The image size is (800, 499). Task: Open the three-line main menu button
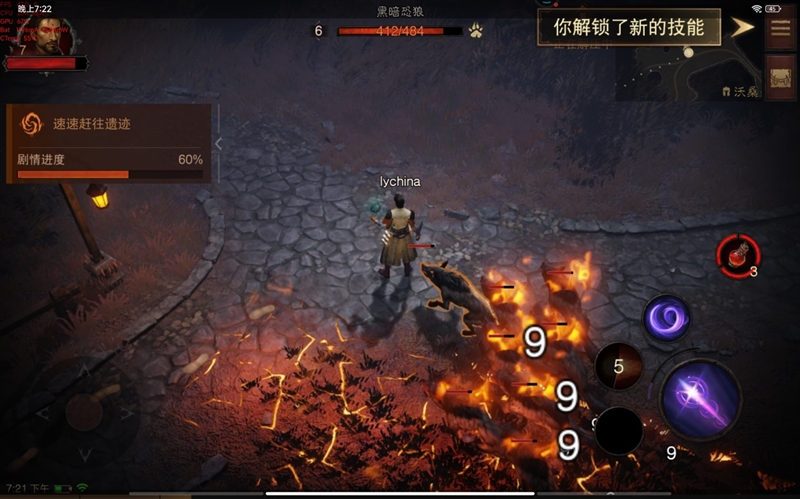coord(780,27)
